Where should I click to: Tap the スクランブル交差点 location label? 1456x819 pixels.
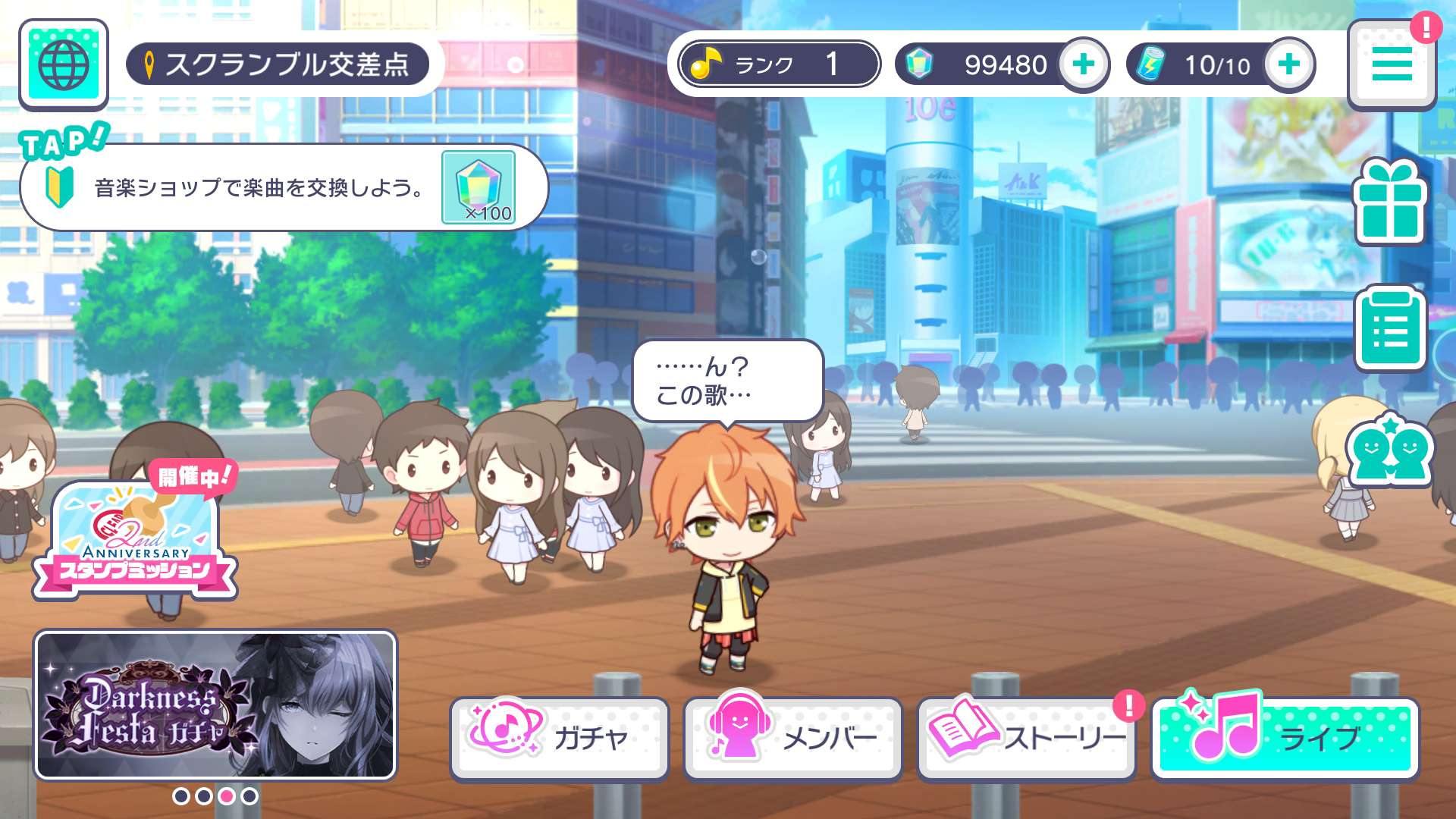click(x=278, y=64)
